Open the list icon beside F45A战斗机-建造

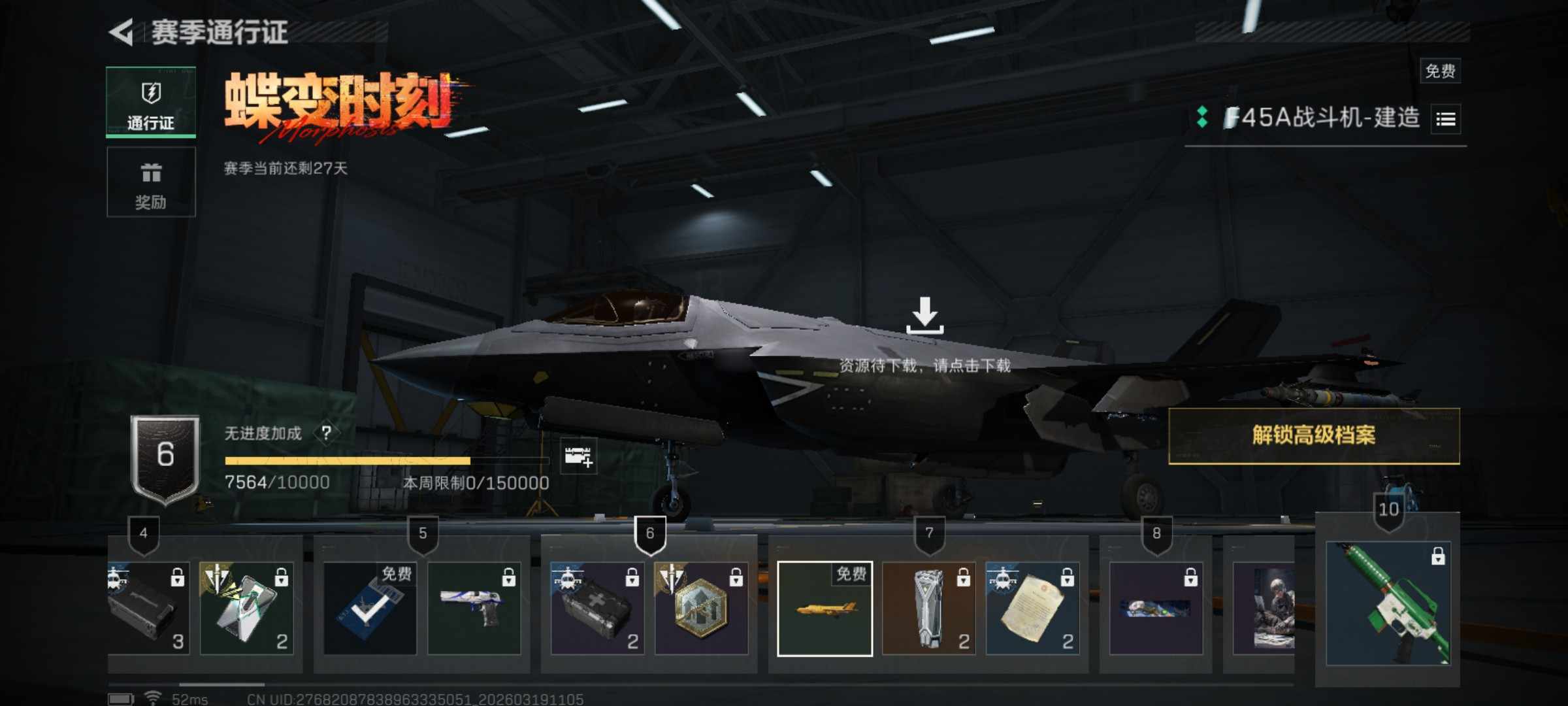click(1445, 119)
